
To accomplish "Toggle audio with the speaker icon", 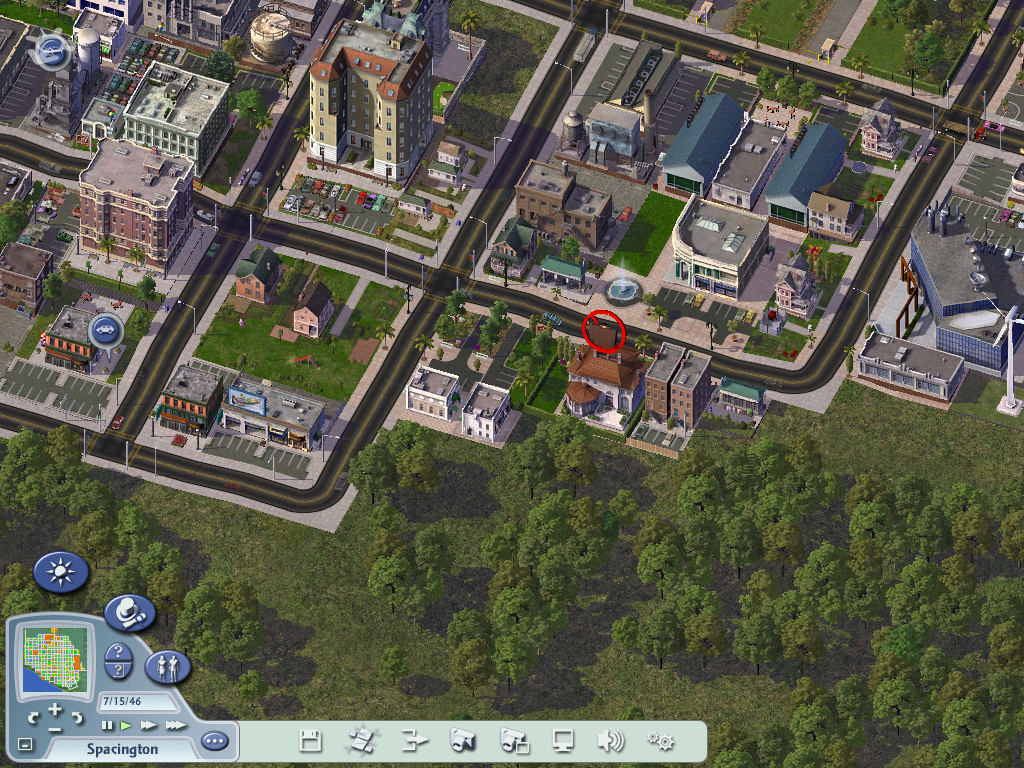I will tap(609, 741).
